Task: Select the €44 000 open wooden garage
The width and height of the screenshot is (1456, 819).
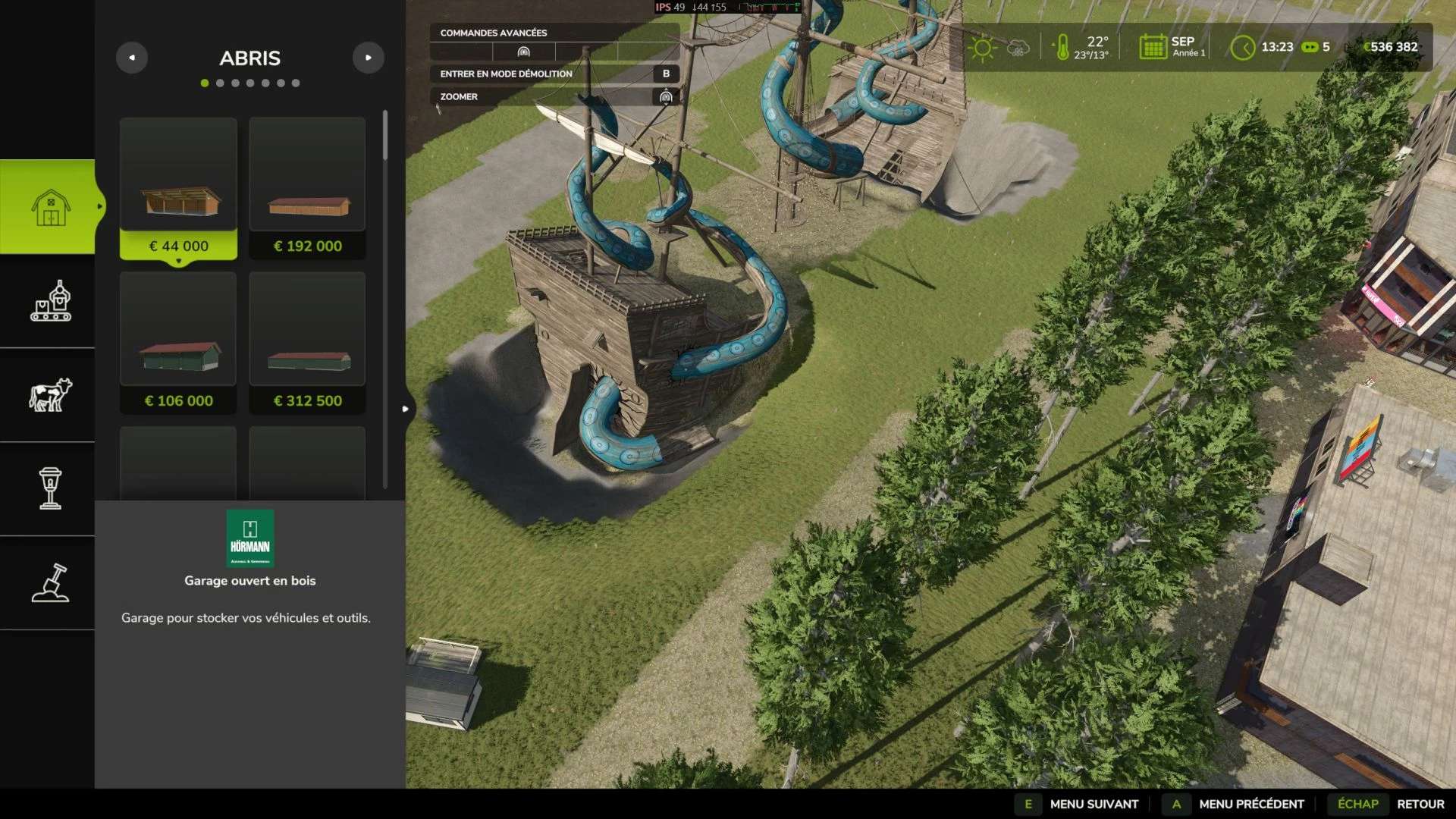Action: tap(178, 188)
